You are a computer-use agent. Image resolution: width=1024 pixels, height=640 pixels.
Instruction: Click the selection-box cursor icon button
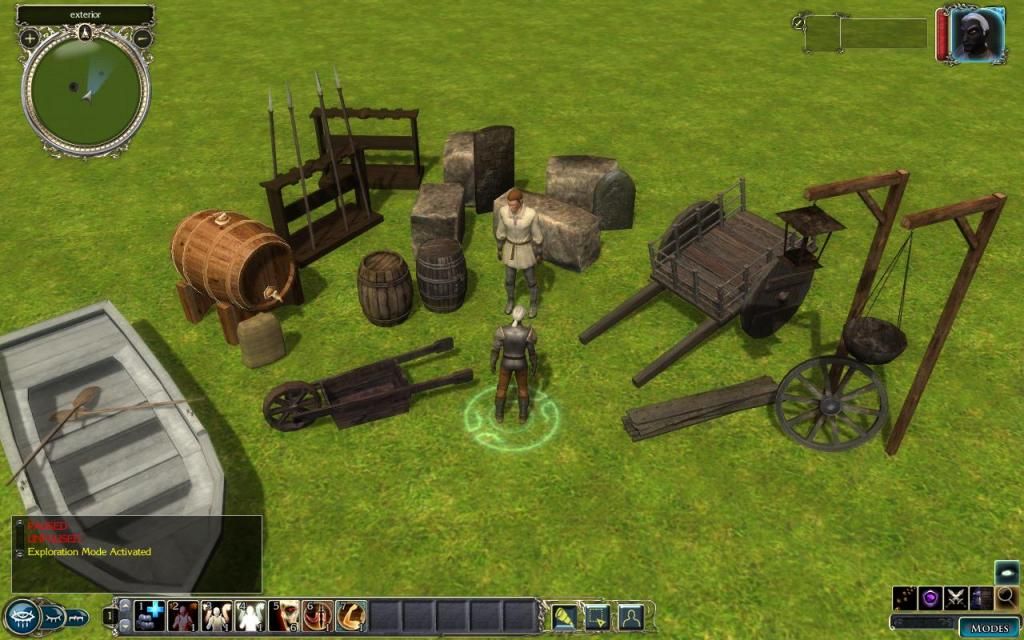tap(597, 616)
